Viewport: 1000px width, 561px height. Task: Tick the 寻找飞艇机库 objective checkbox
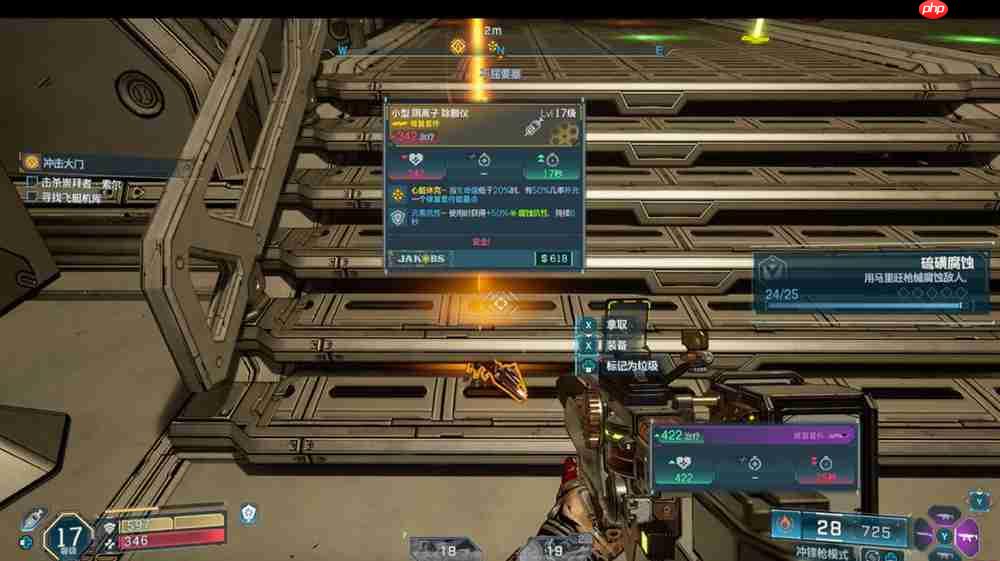pyautogui.click(x=32, y=197)
